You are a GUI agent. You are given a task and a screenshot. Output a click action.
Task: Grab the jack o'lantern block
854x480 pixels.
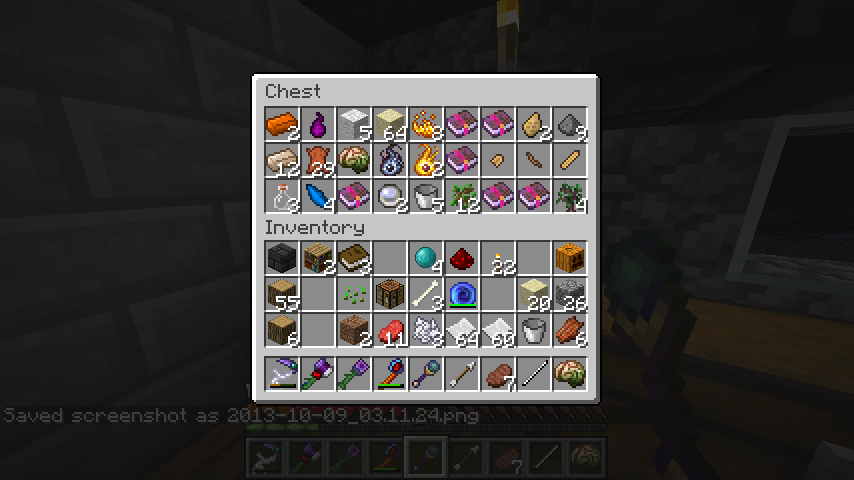click(x=570, y=258)
